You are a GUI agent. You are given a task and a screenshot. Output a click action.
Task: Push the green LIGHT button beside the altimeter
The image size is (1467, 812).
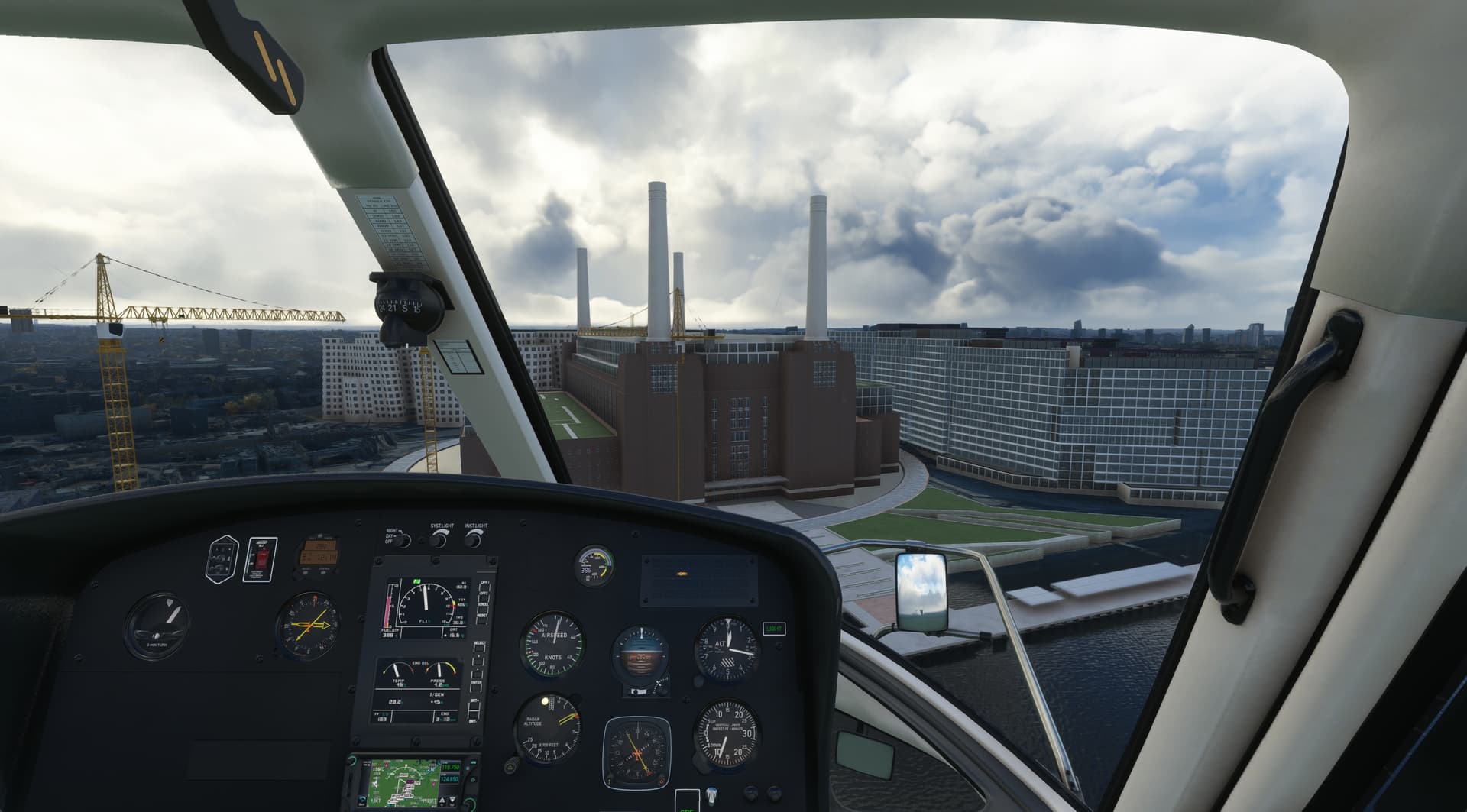(x=773, y=629)
